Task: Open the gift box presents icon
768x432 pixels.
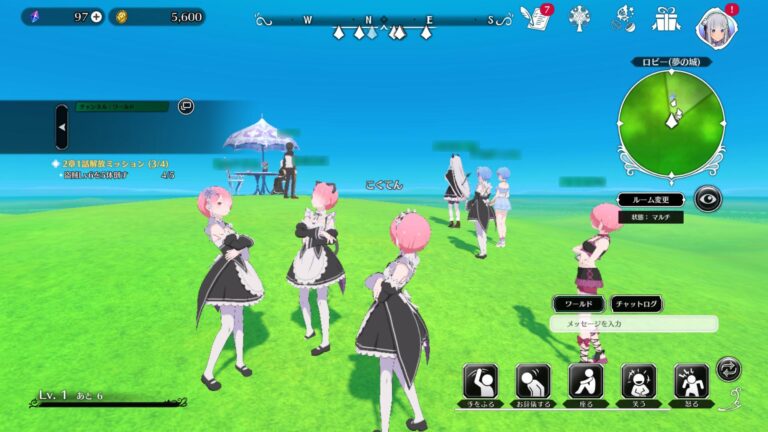Action: (x=665, y=17)
